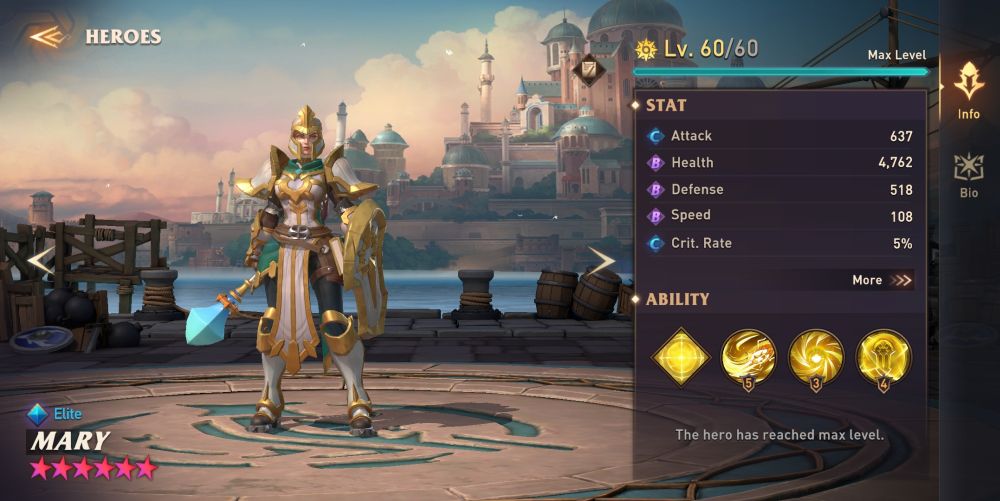
Task: Select the ability icon marked level 4
Action: tap(884, 356)
